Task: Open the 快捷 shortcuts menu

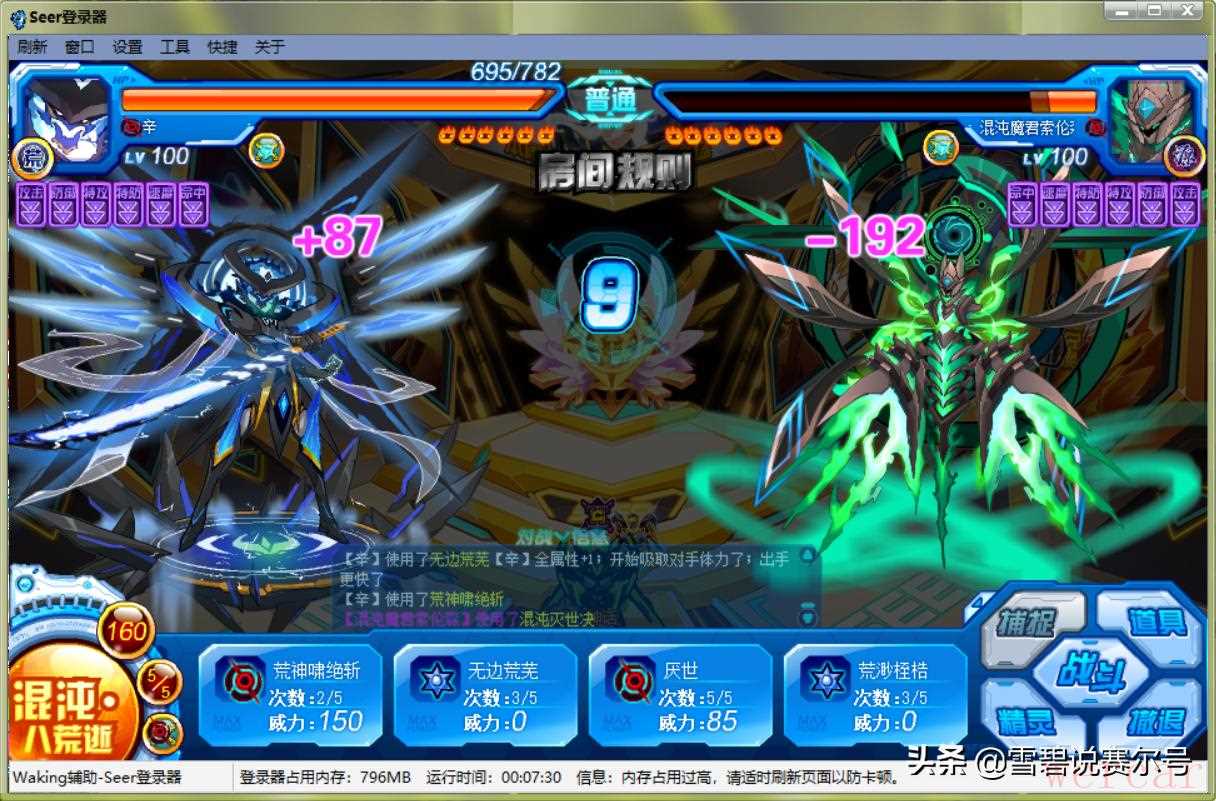Action: 222,47
